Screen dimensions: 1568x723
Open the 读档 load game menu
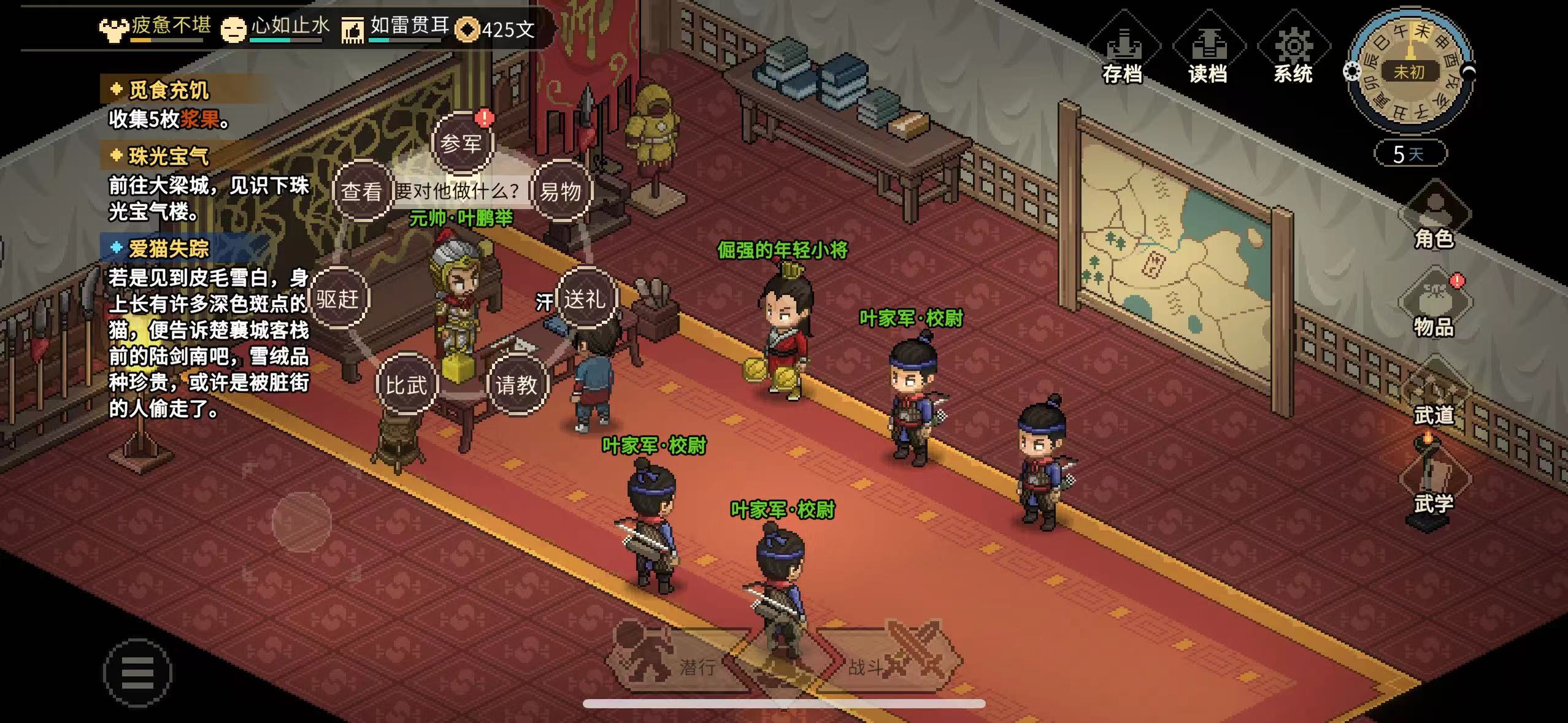click(1207, 56)
